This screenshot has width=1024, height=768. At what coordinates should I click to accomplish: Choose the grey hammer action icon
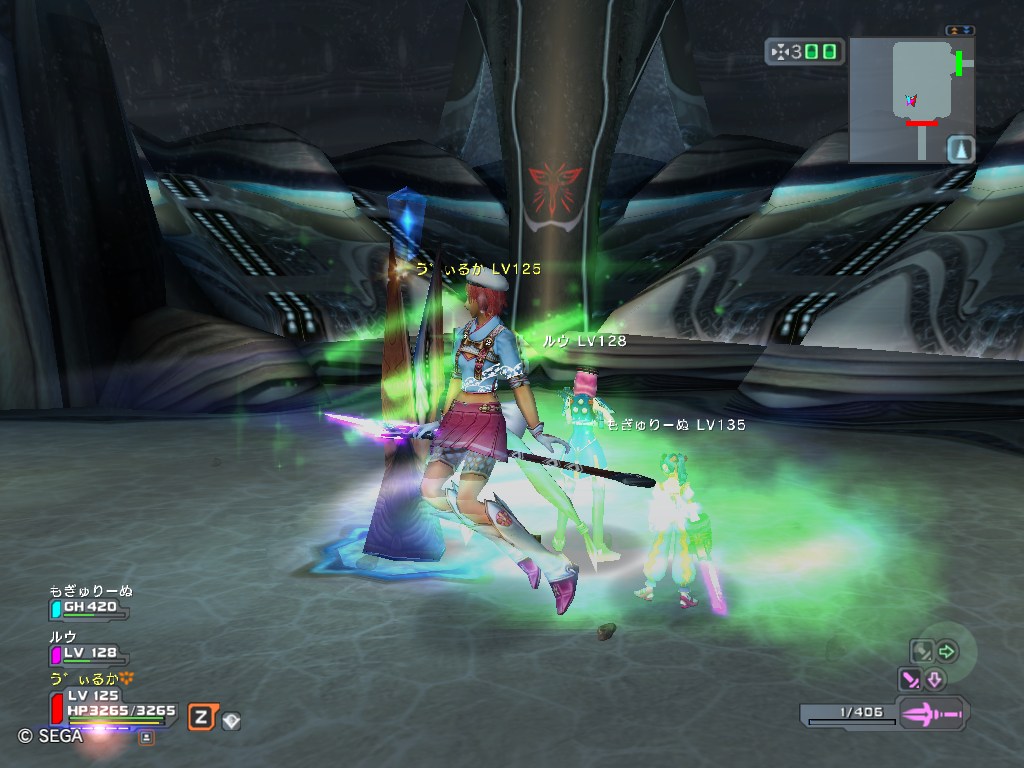[920, 652]
